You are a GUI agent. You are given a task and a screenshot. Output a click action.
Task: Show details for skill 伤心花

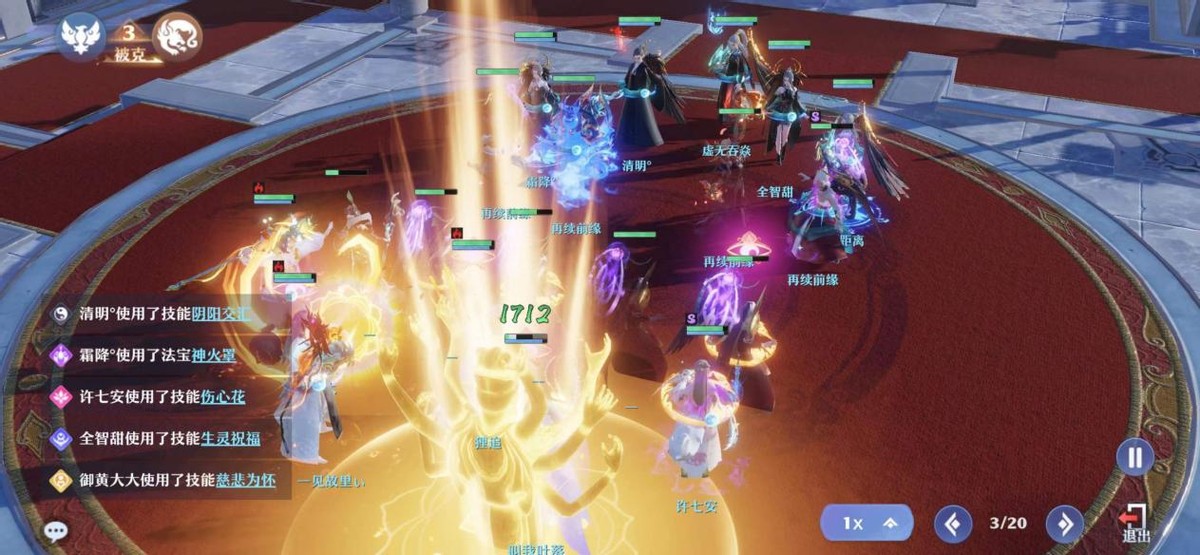pos(220,396)
